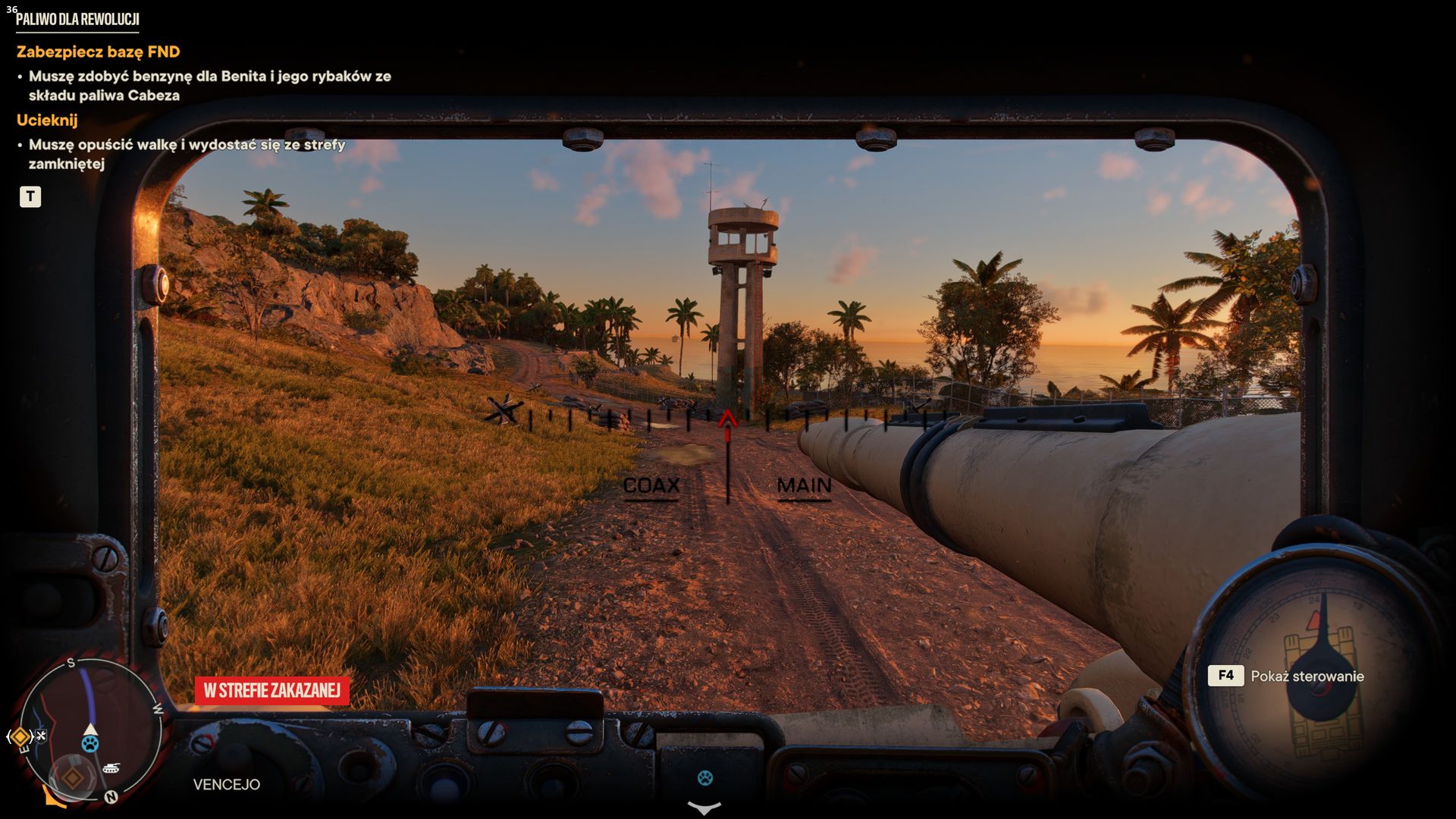
Task: Open the circular minimap
Action: [x=89, y=732]
